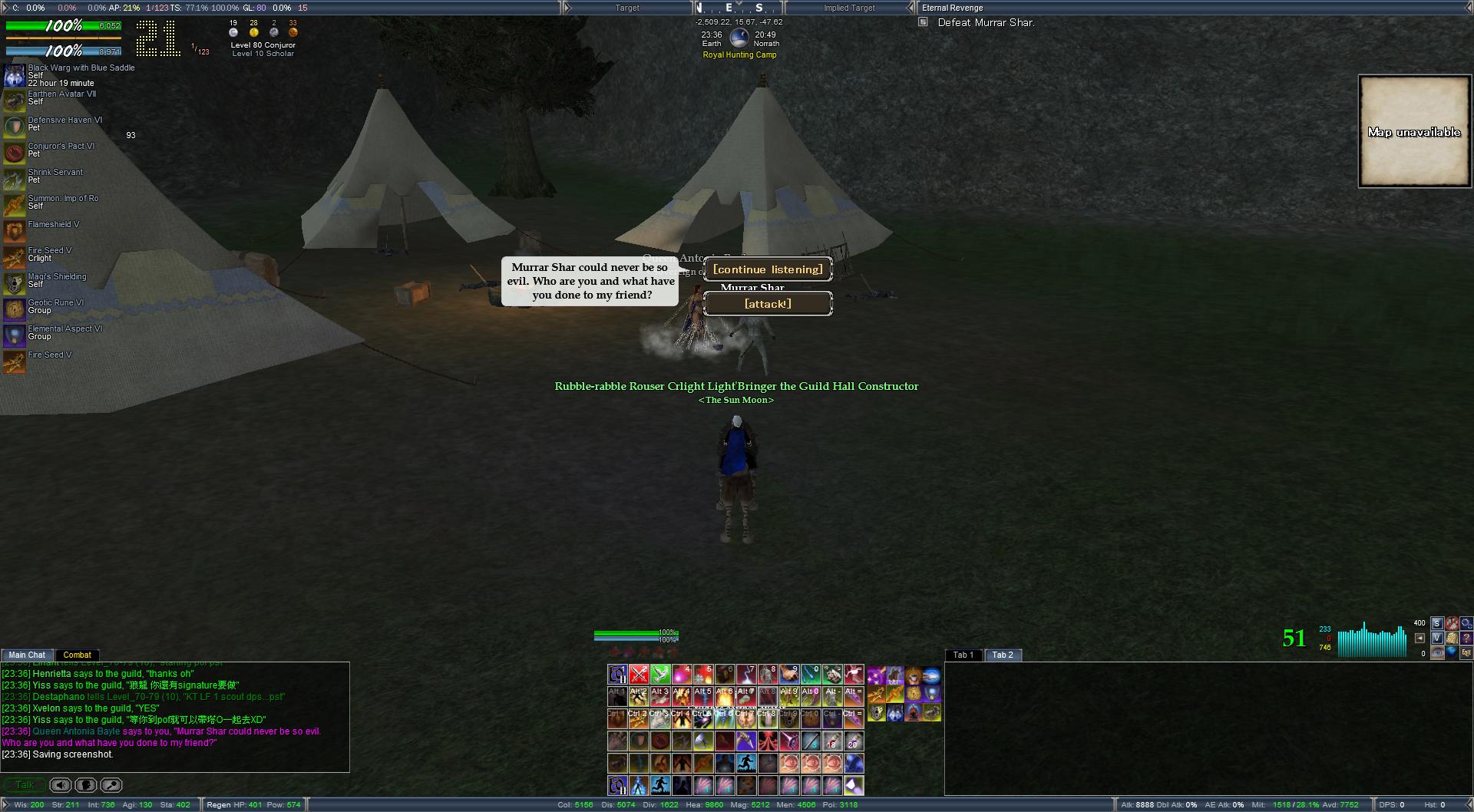Click the Map unavailable minimap panel
This screenshot has width=1474, height=812.
[x=1414, y=131]
